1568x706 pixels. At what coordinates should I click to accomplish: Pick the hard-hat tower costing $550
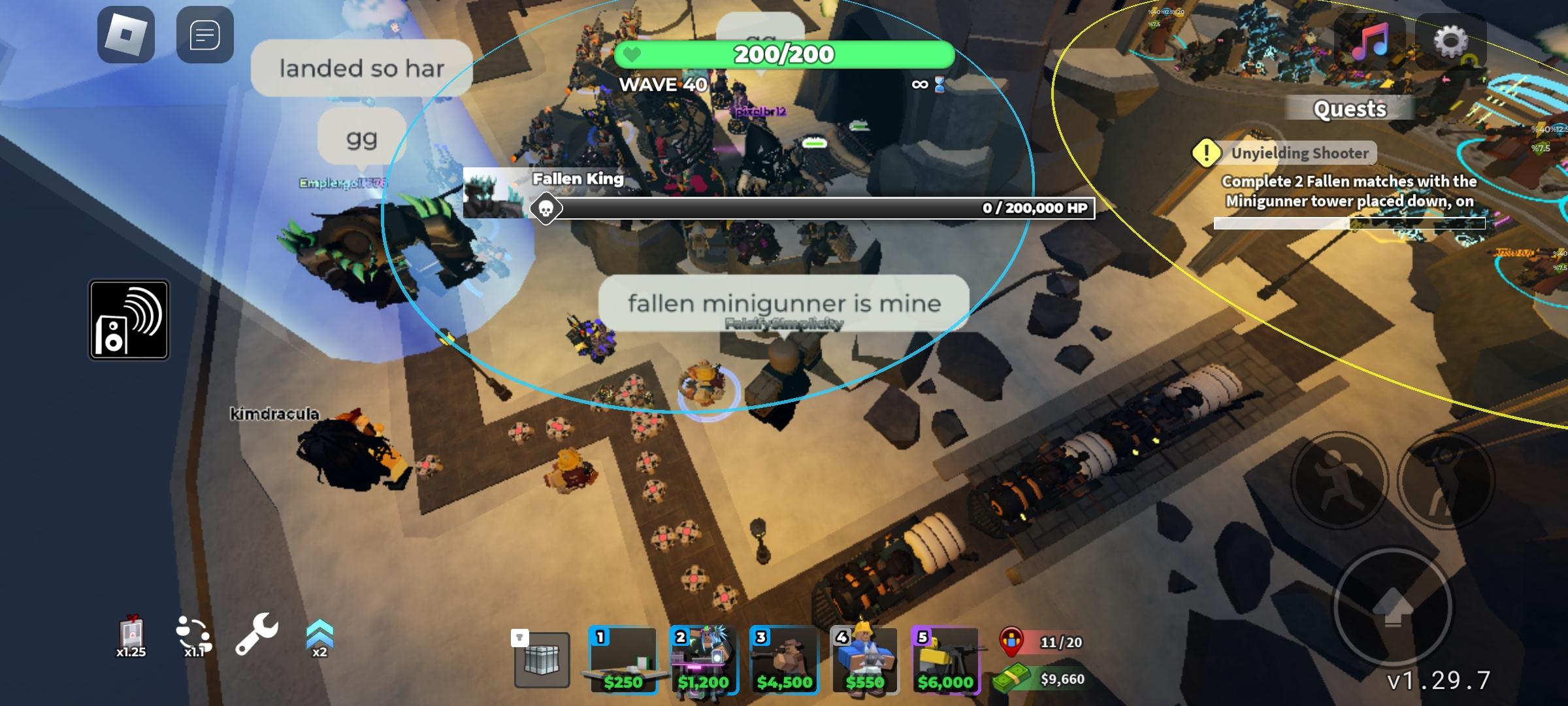(864, 660)
